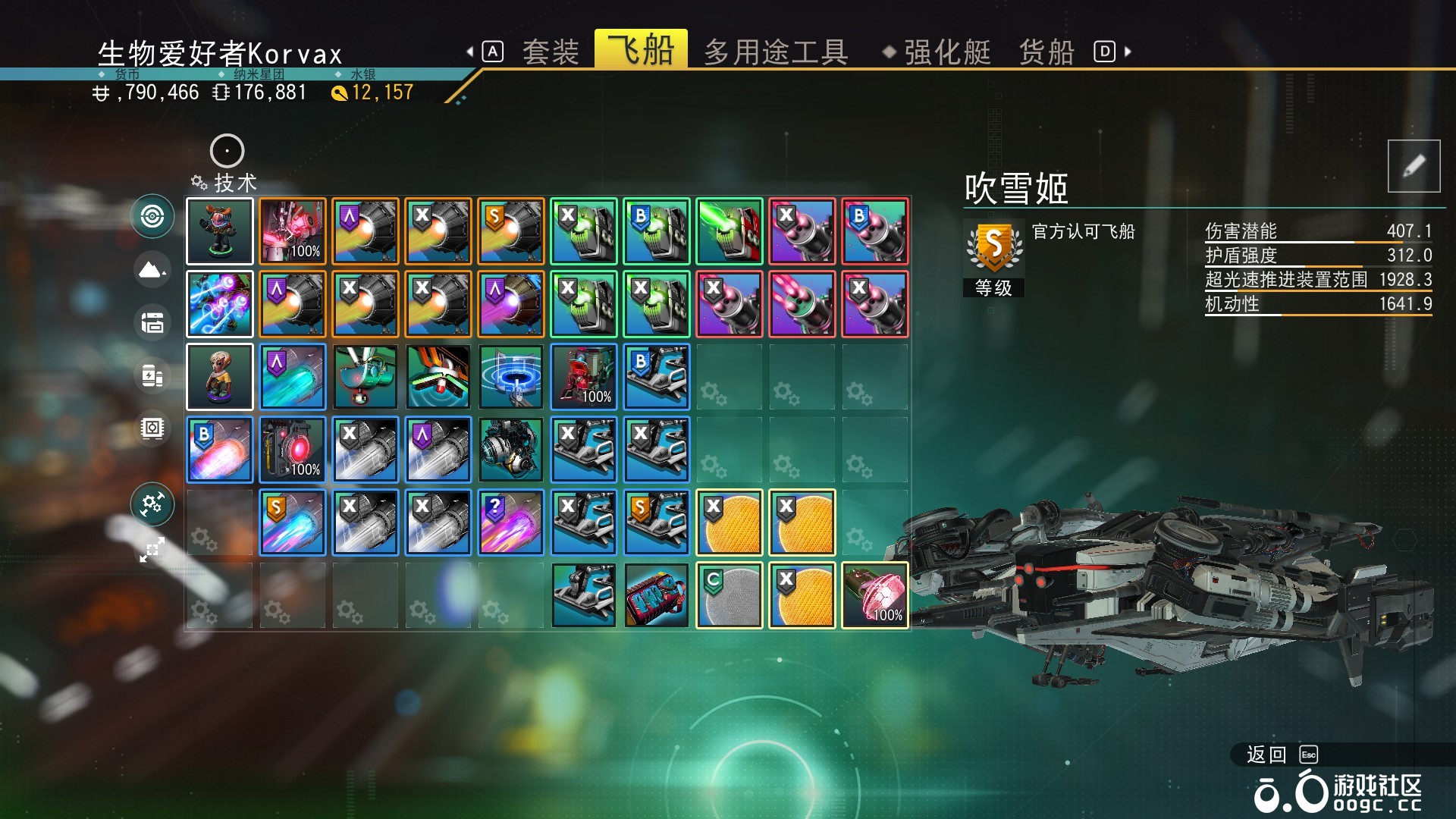Select the spherical scanner module slot
The width and height of the screenshot is (1456, 819).
click(x=511, y=450)
